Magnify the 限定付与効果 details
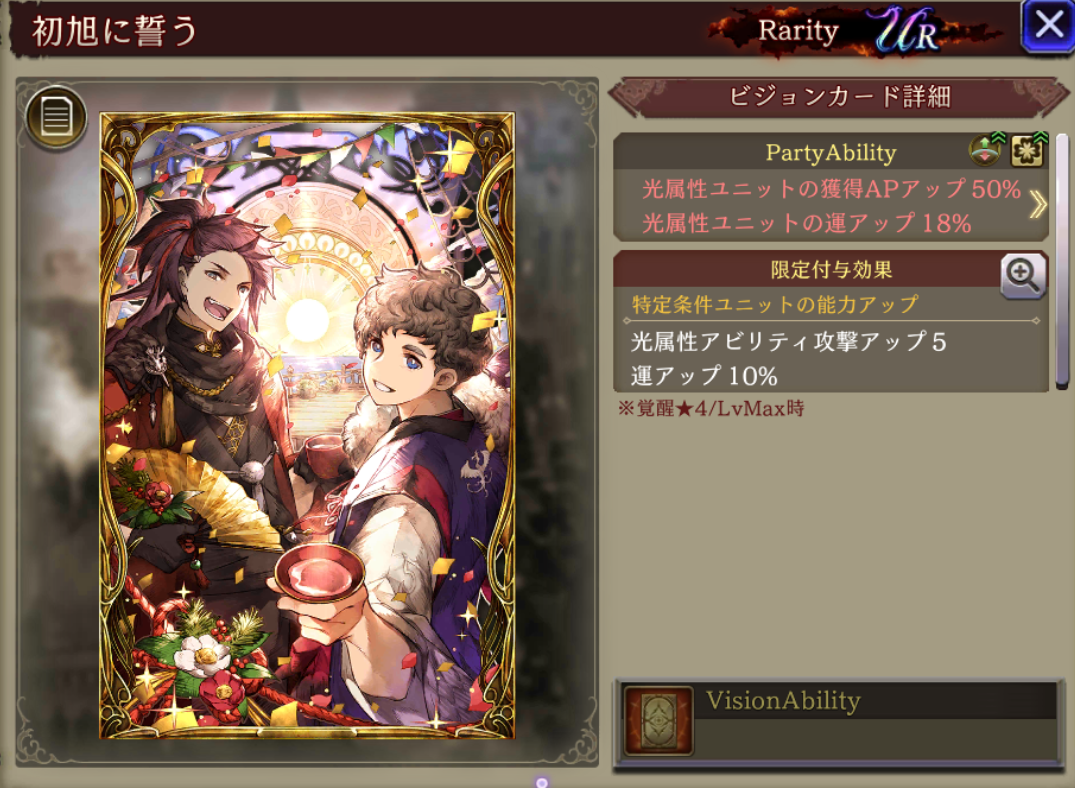 tap(1023, 275)
